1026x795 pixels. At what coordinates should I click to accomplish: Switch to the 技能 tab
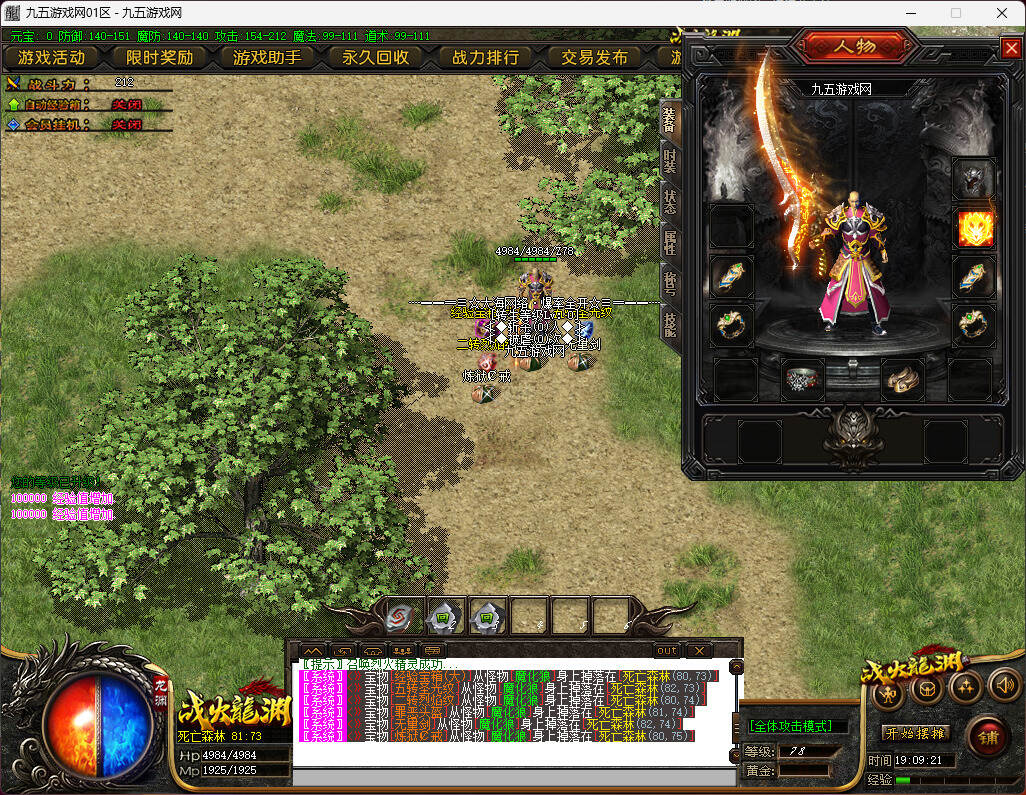[670, 322]
